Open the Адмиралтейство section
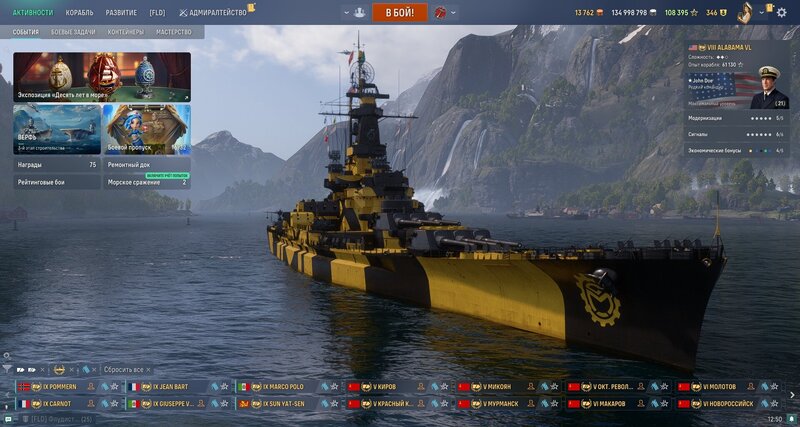The width and height of the screenshot is (800, 427). [x=213, y=12]
